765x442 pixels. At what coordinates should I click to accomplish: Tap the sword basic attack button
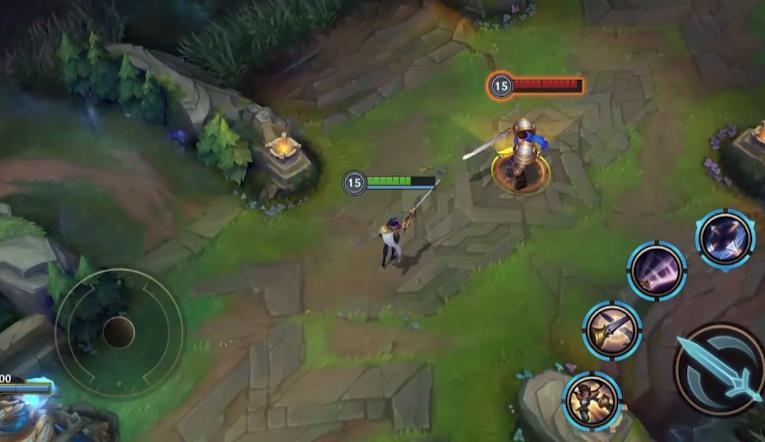tap(719, 369)
